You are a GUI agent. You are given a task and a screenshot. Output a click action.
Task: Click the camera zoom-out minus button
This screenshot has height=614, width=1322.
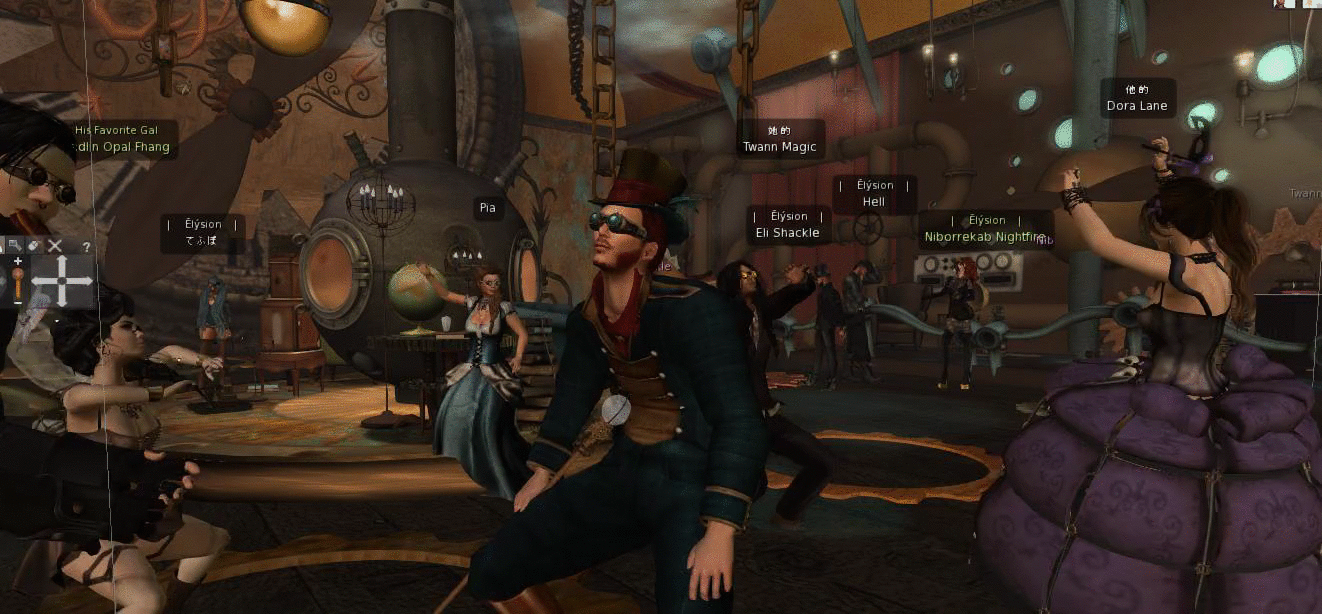[x=18, y=301]
